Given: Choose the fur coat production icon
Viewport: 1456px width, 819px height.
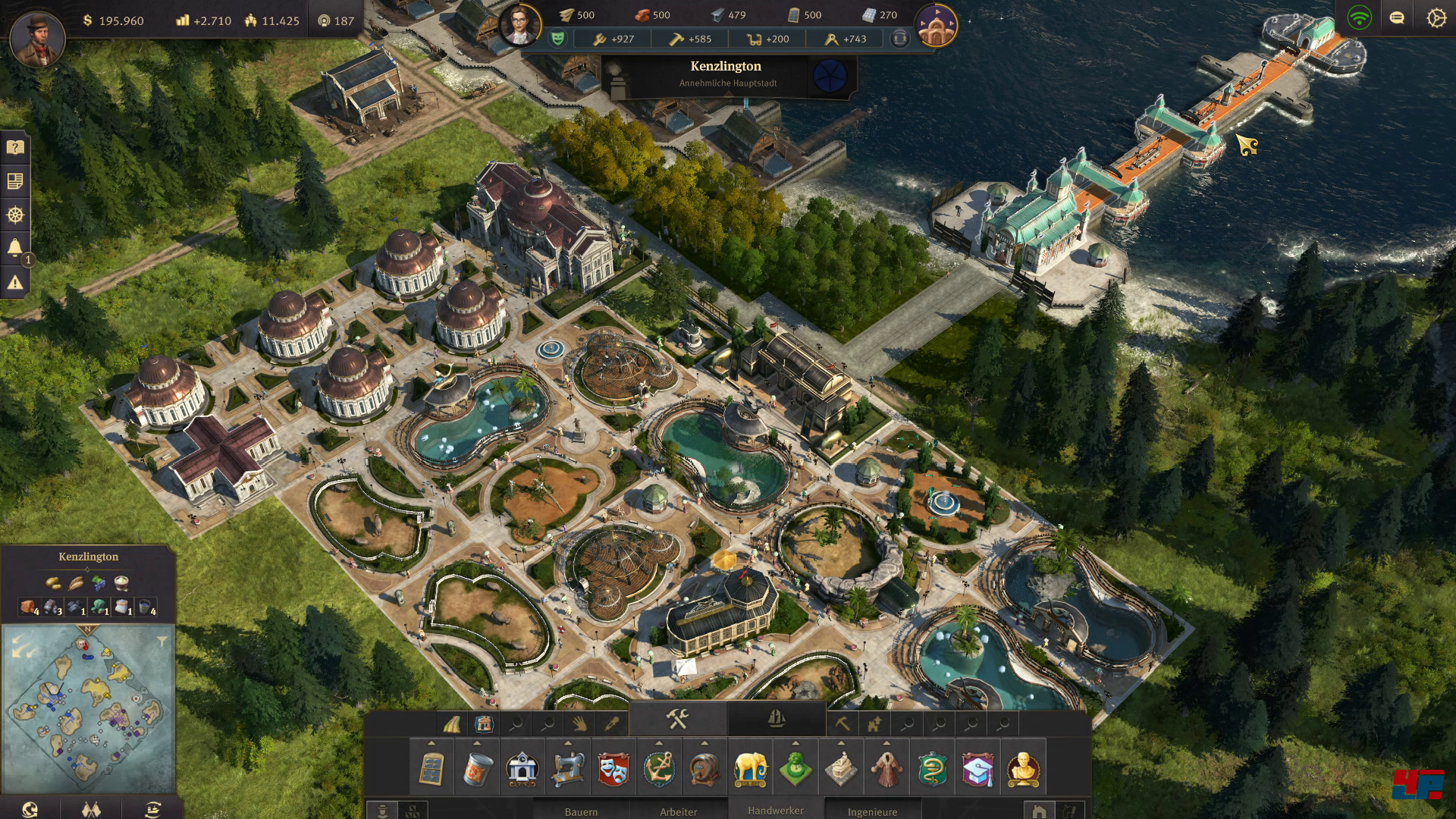Looking at the screenshot, I should [x=886, y=769].
